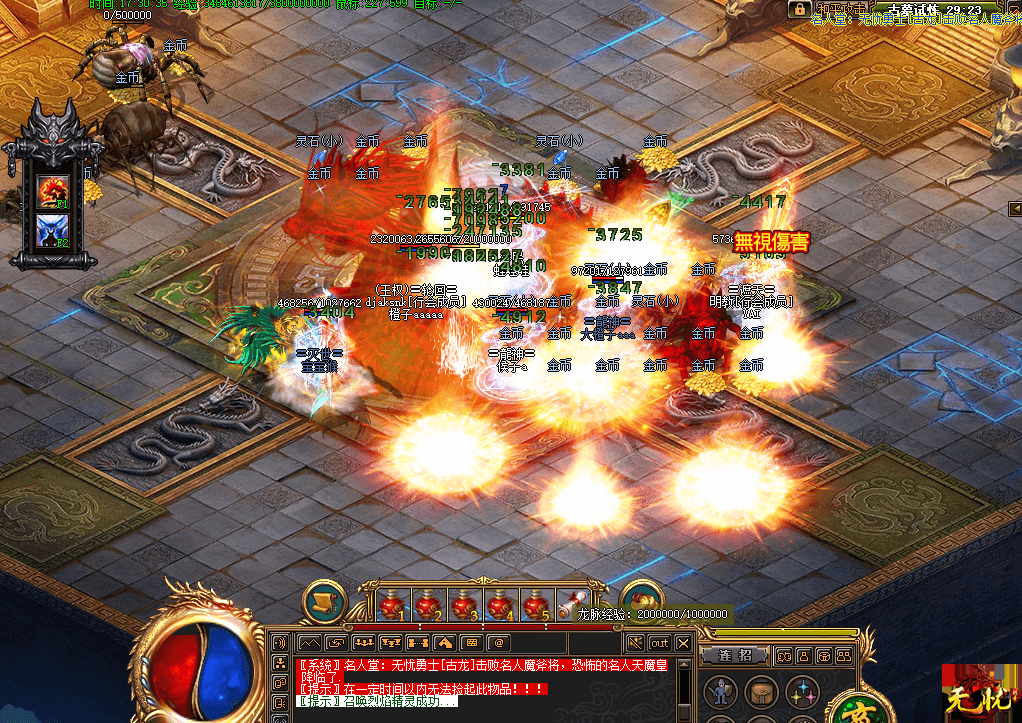The height and width of the screenshot is (723, 1022).
Task: Open the sparkling stars skills icon
Action: pyautogui.click(x=800, y=692)
